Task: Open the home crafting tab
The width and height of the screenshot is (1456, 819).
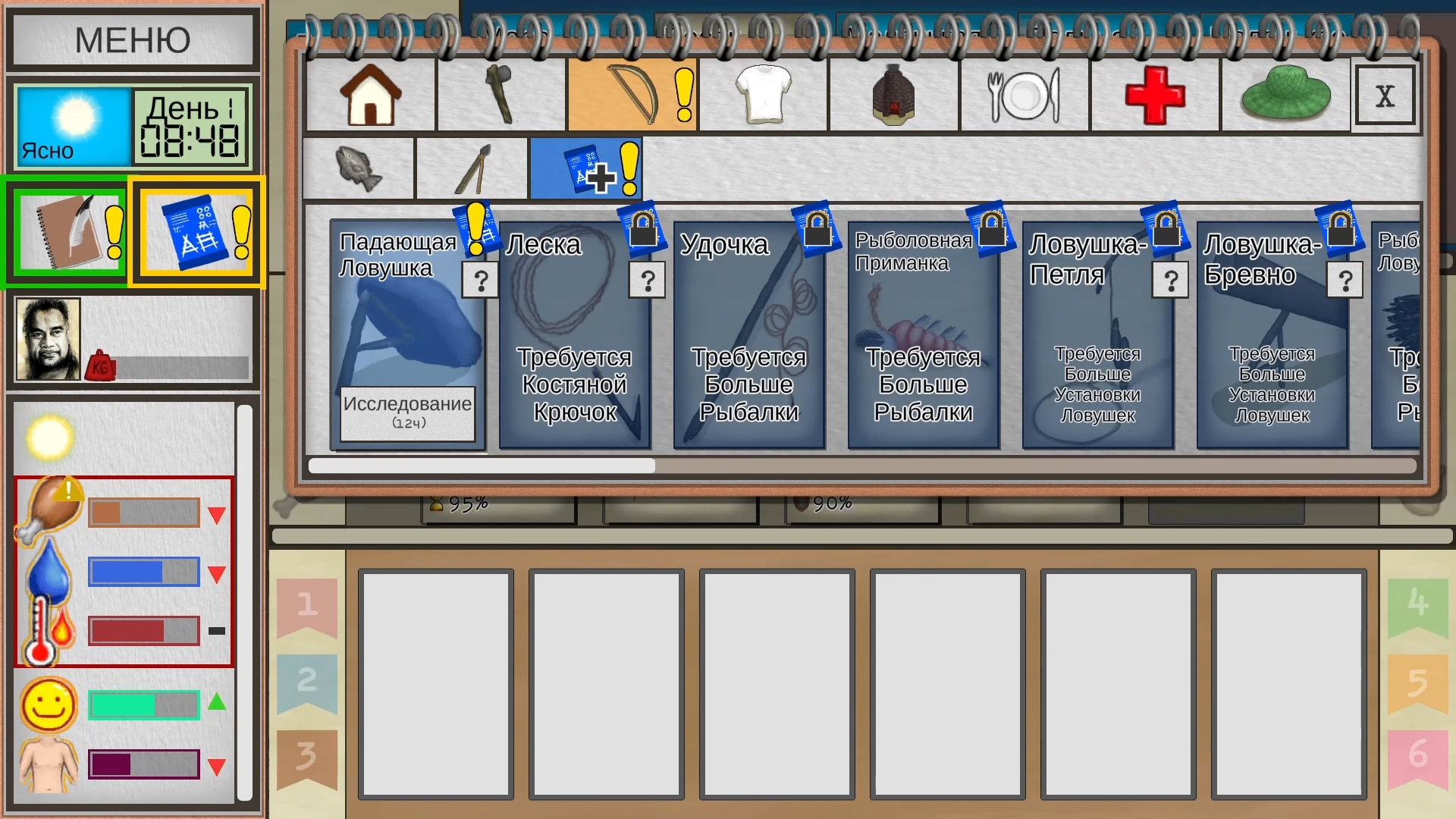Action: coord(369,93)
